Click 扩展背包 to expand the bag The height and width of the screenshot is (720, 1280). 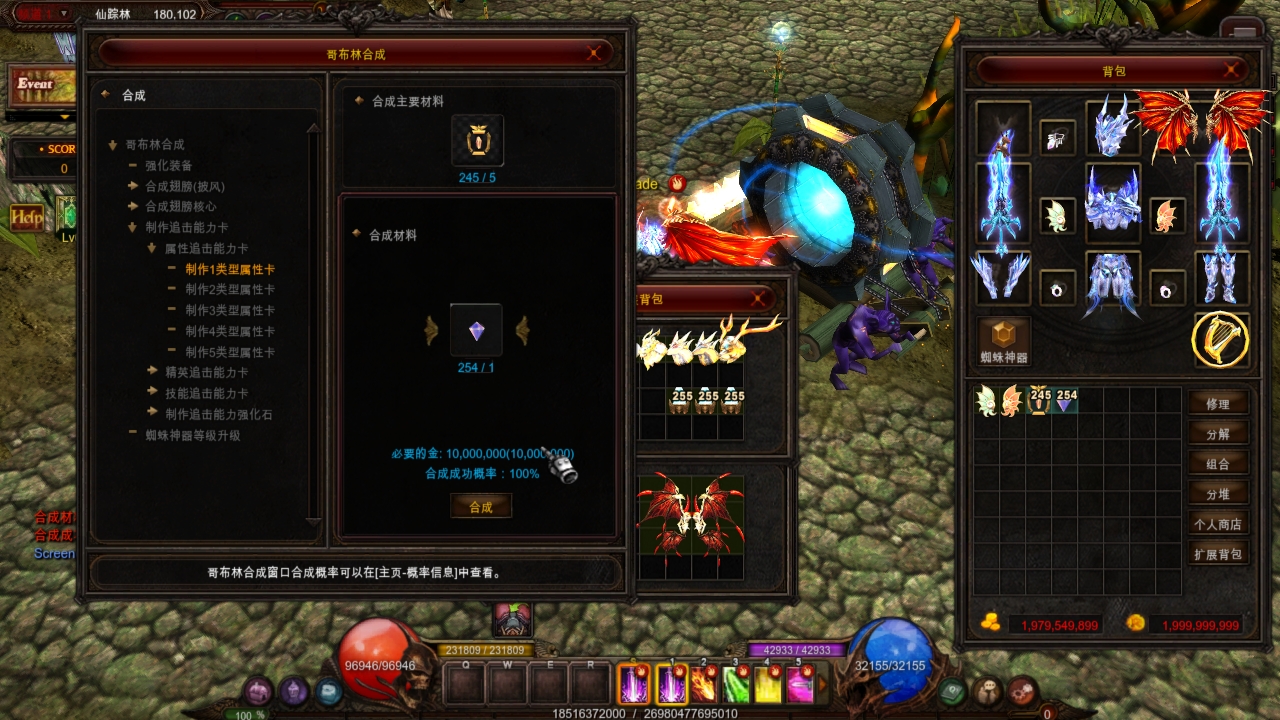click(x=1217, y=554)
